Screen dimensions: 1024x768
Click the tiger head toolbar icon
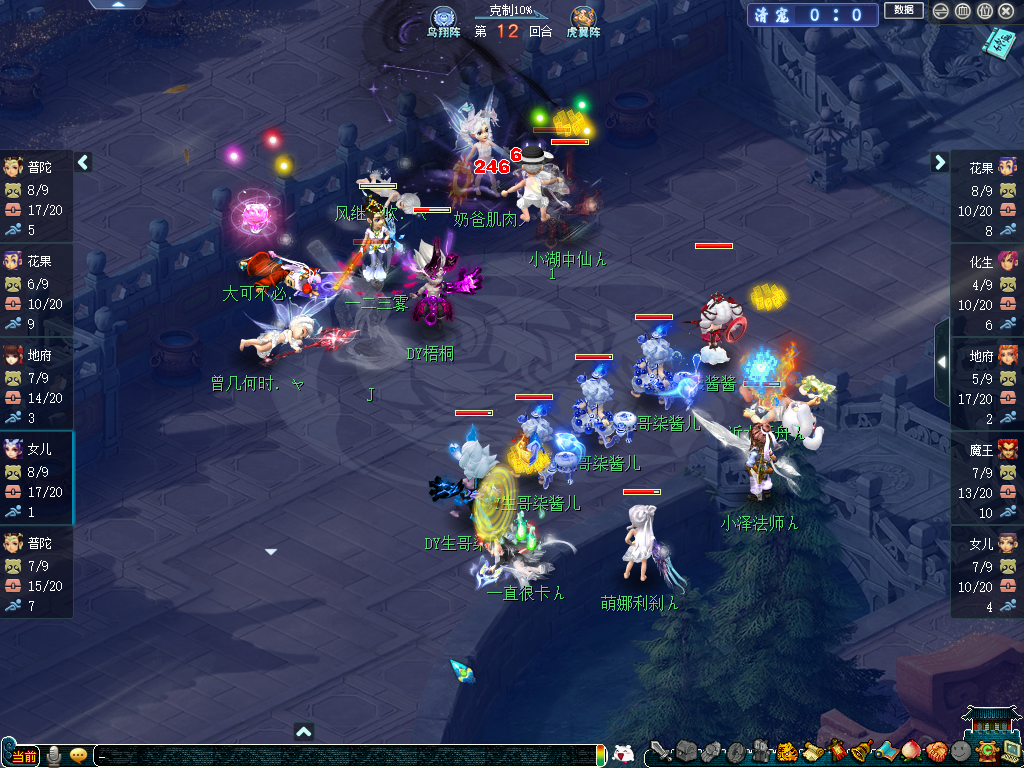pyautogui.click(x=785, y=751)
